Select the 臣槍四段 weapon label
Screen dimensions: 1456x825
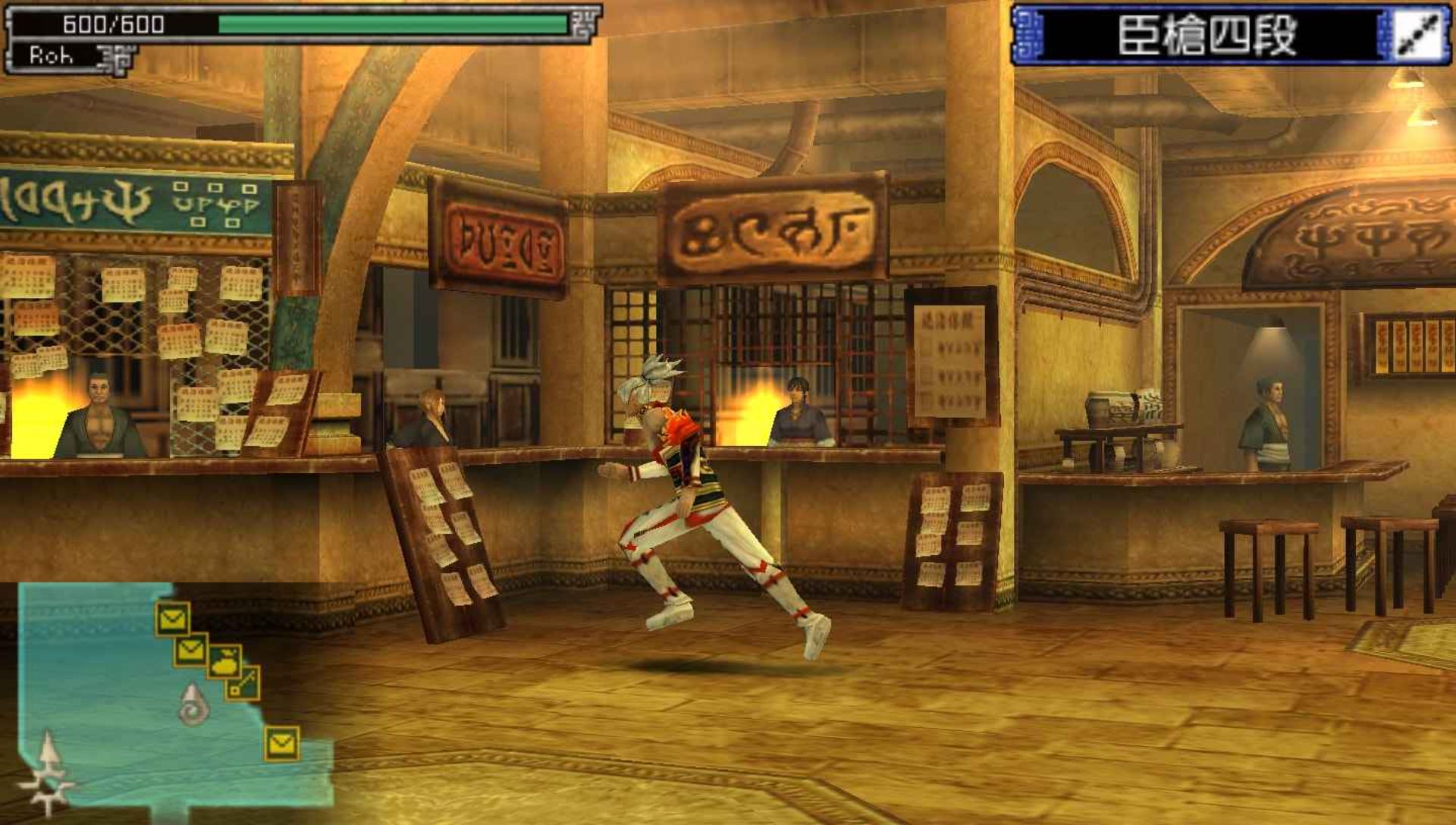pos(1207,36)
